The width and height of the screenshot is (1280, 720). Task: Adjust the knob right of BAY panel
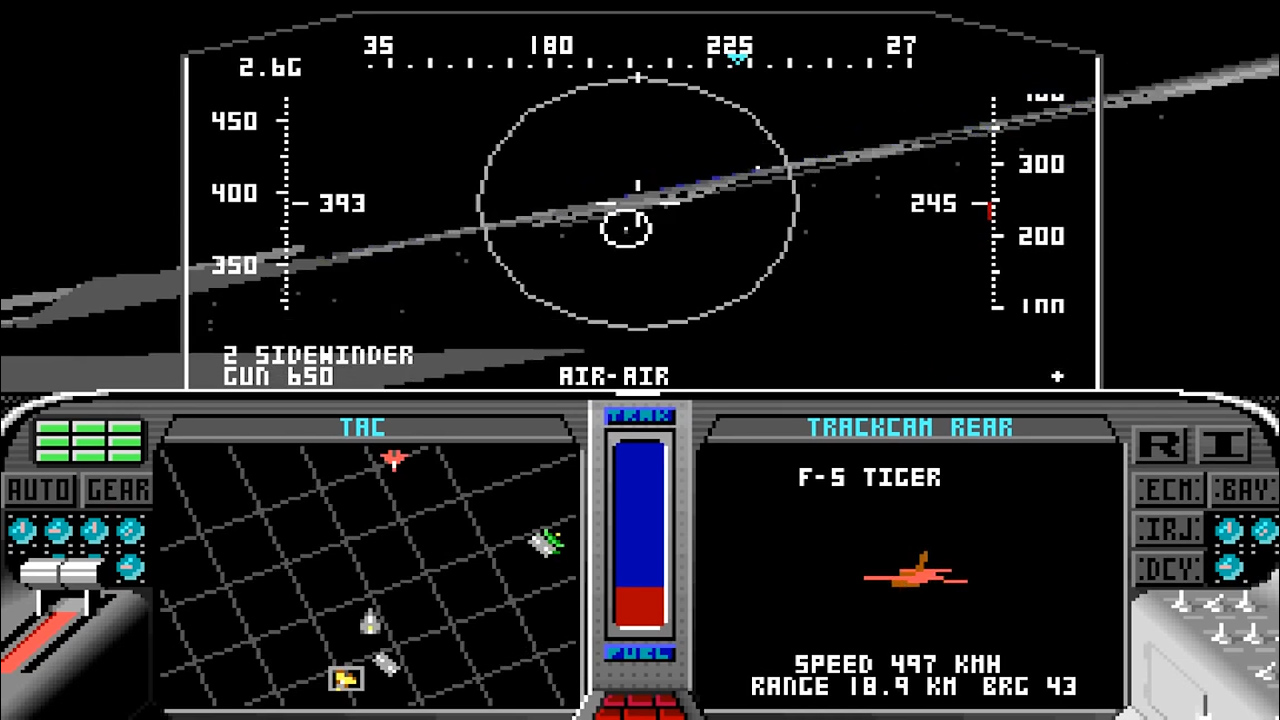[1264, 528]
